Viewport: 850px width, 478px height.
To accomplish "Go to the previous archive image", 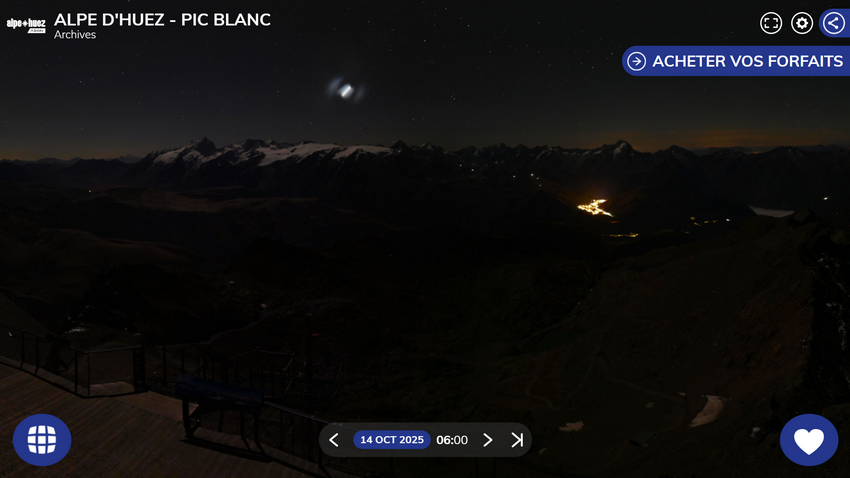I will 334,440.
